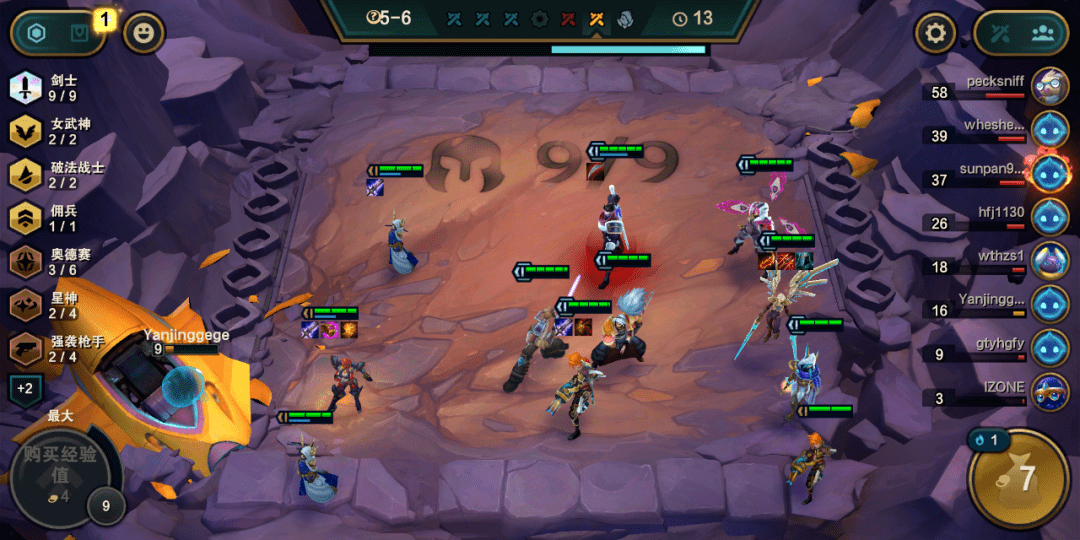View player hfj1130's board
1080x540 pixels.
pyautogui.click(x=1050, y=217)
